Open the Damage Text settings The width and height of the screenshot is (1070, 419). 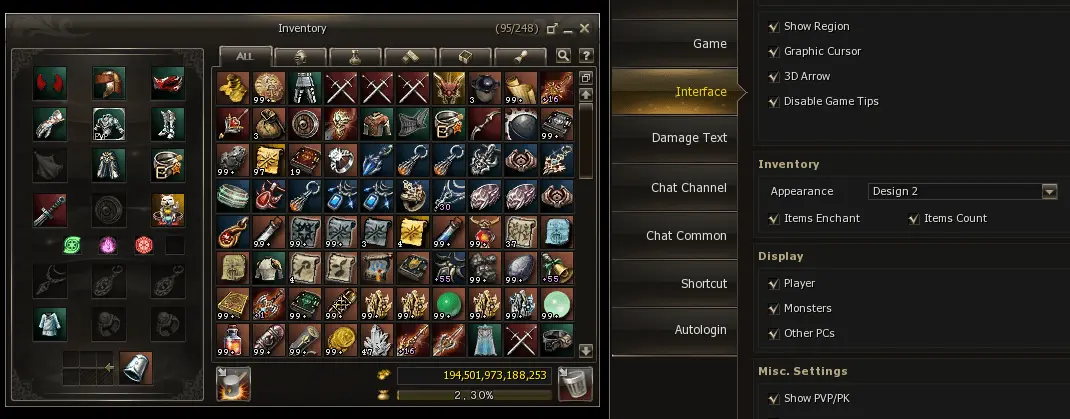[689, 138]
